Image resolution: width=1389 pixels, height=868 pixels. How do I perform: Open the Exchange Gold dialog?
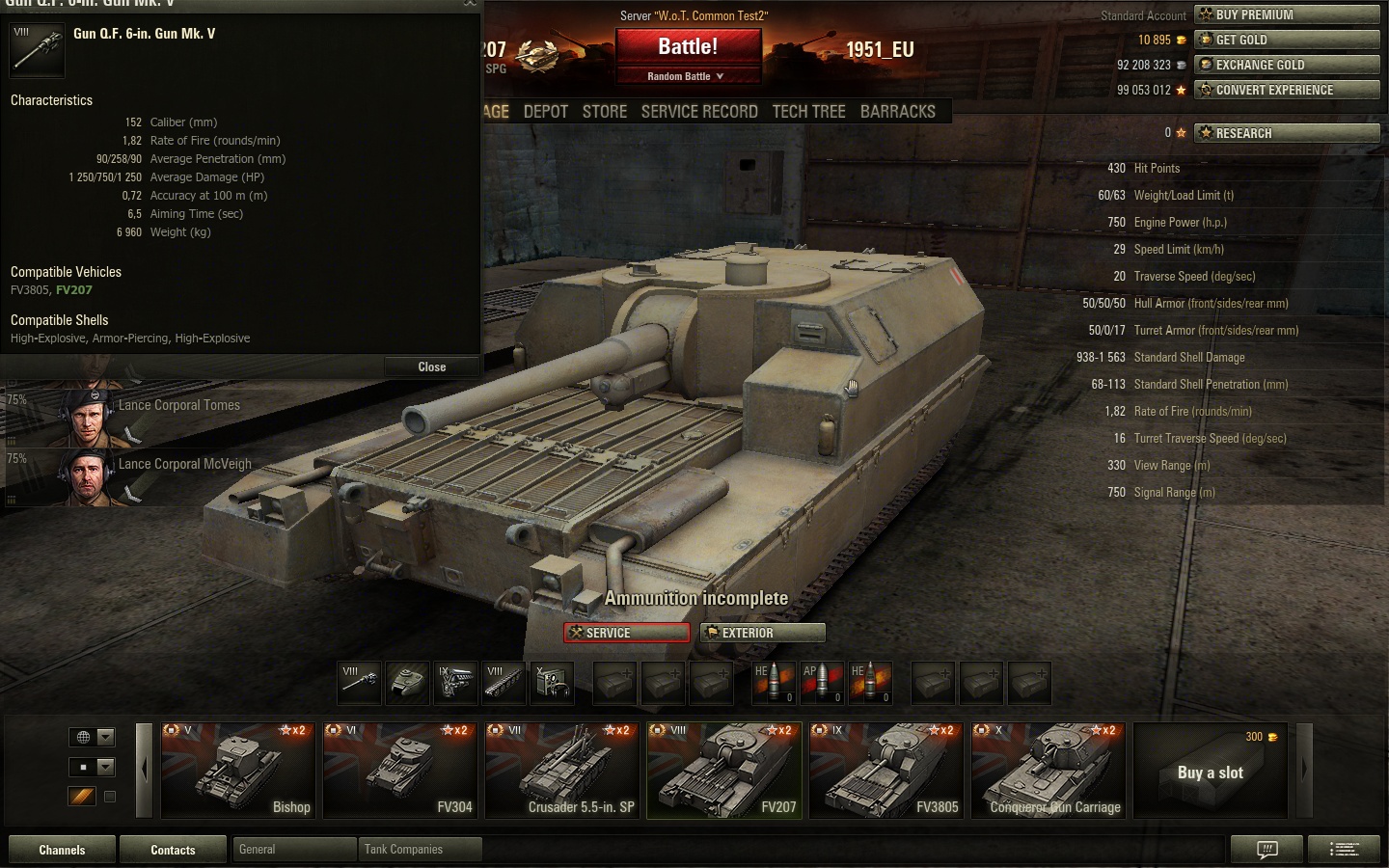[1287, 65]
